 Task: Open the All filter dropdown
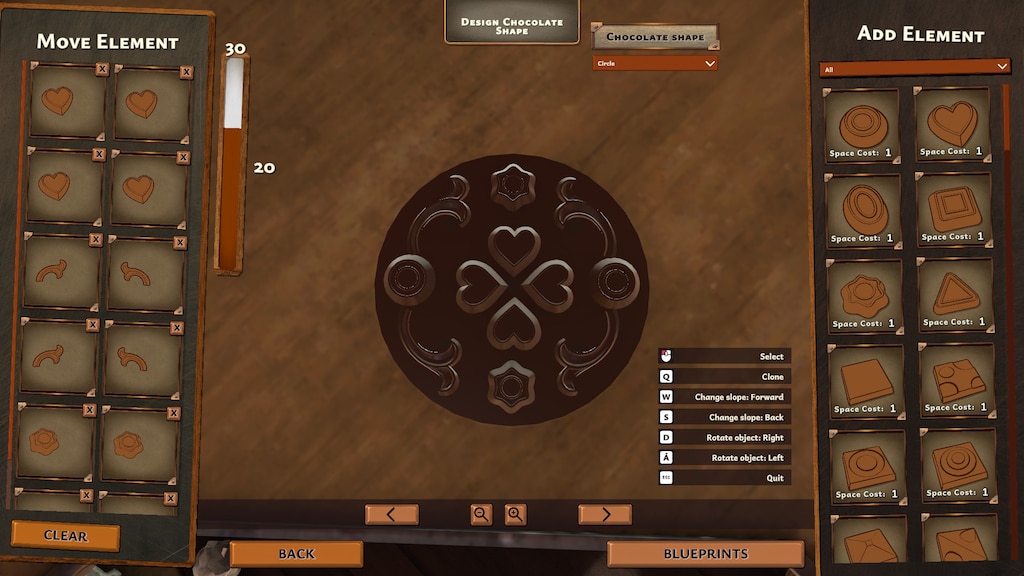tap(915, 67)
